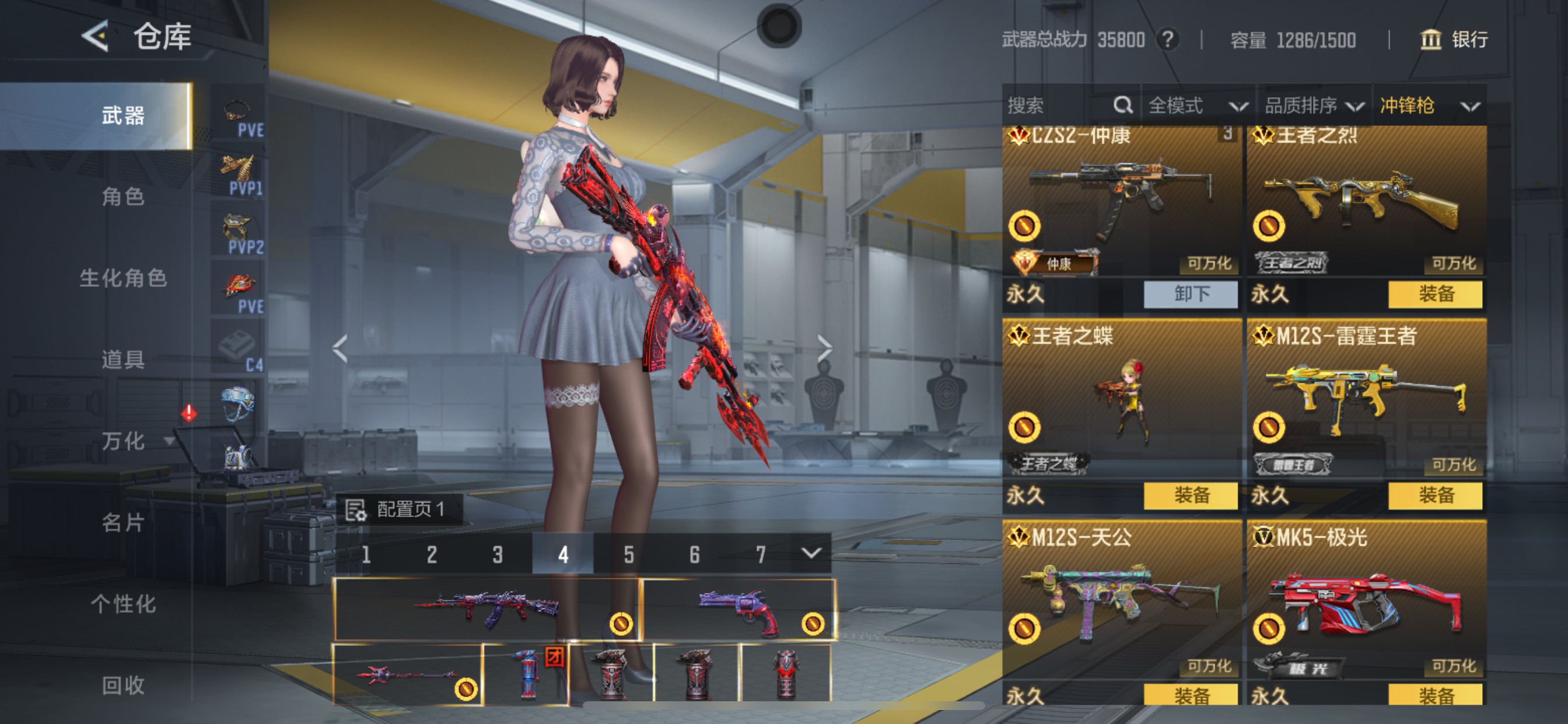
Task: Unequip CZS2-仲康 with the 卸下 button
Action: 1191,294
